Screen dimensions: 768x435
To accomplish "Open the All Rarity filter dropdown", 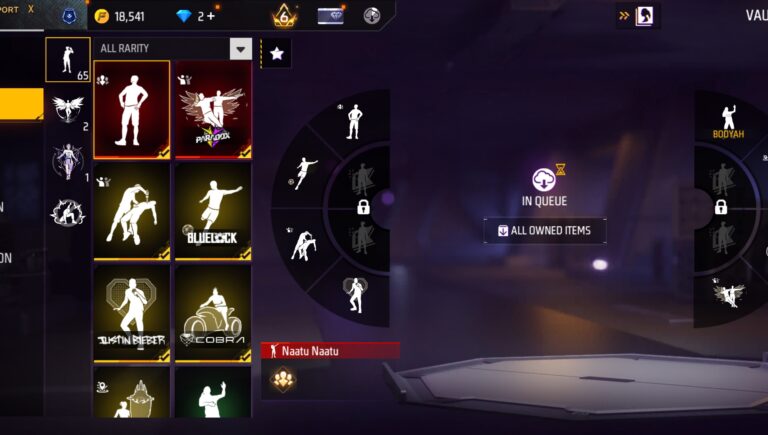I will coord(240,48).
